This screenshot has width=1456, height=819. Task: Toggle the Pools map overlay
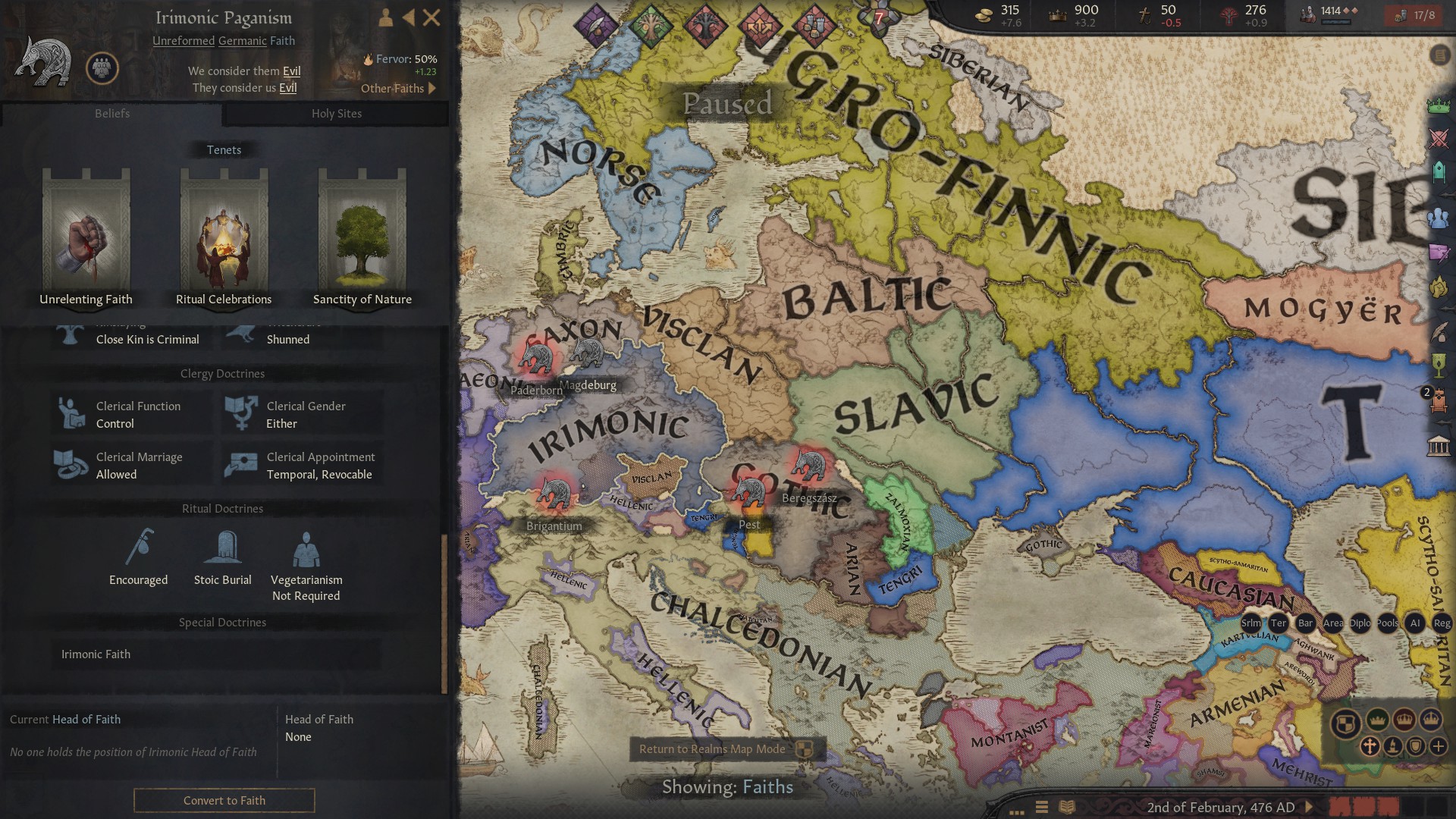click(1387, 623)
